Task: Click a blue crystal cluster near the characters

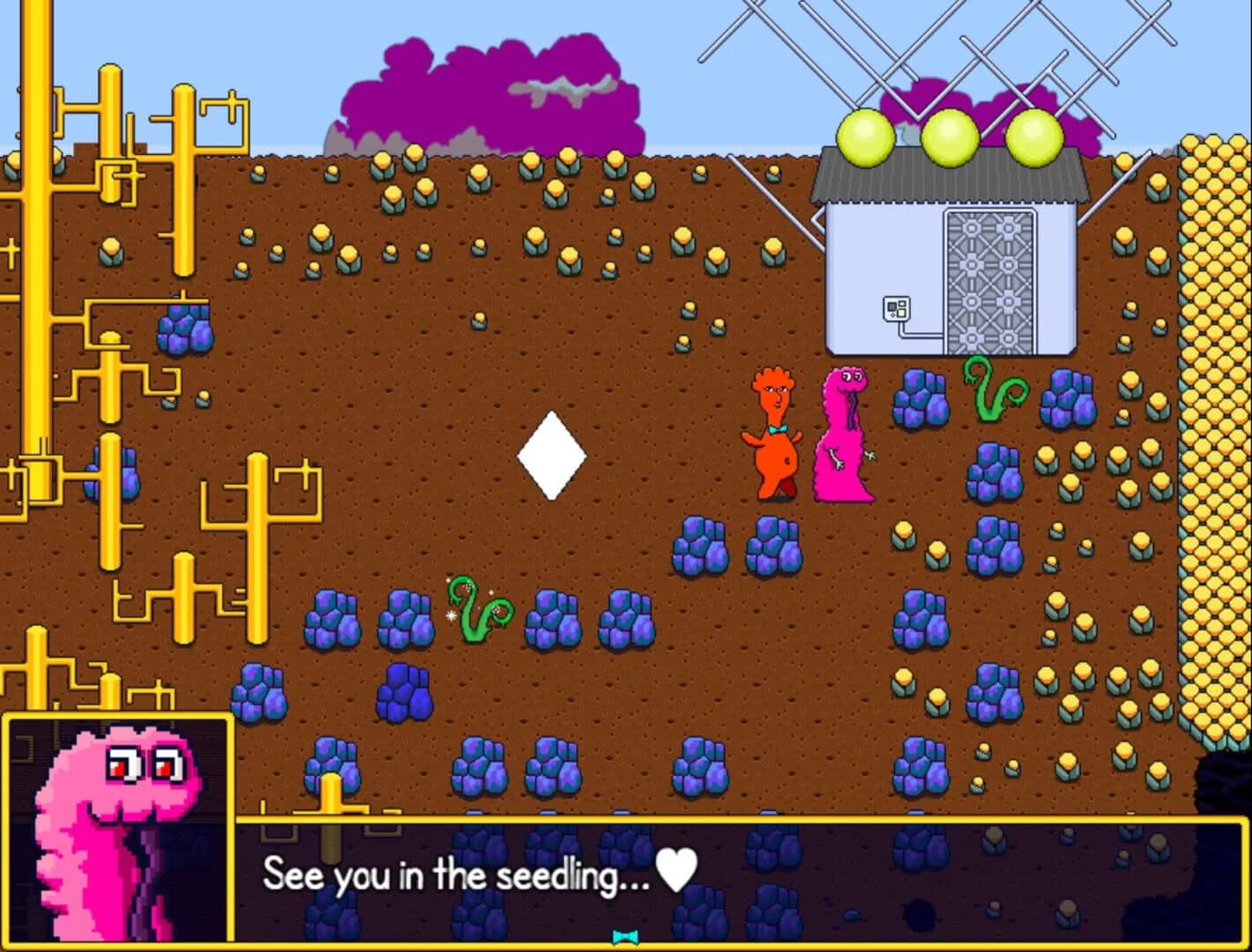Action: click(x=920, y=401)
